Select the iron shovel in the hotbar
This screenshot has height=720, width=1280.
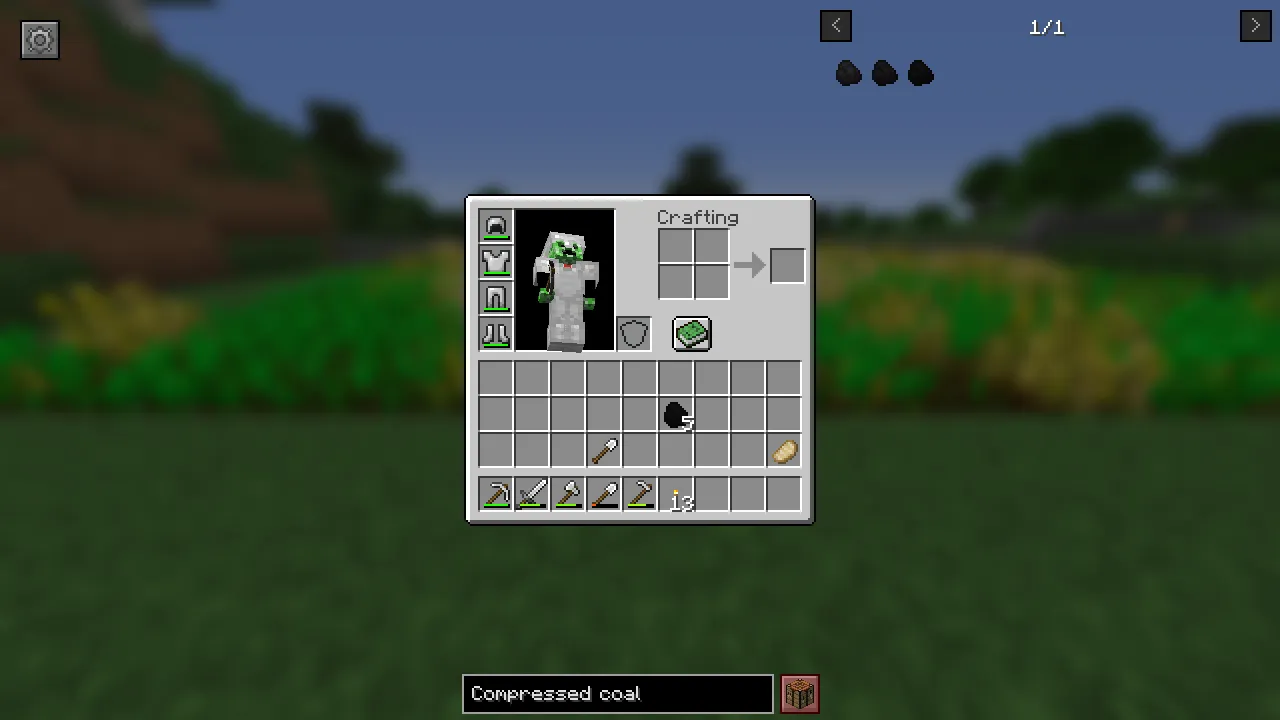(x=605, y=494)
